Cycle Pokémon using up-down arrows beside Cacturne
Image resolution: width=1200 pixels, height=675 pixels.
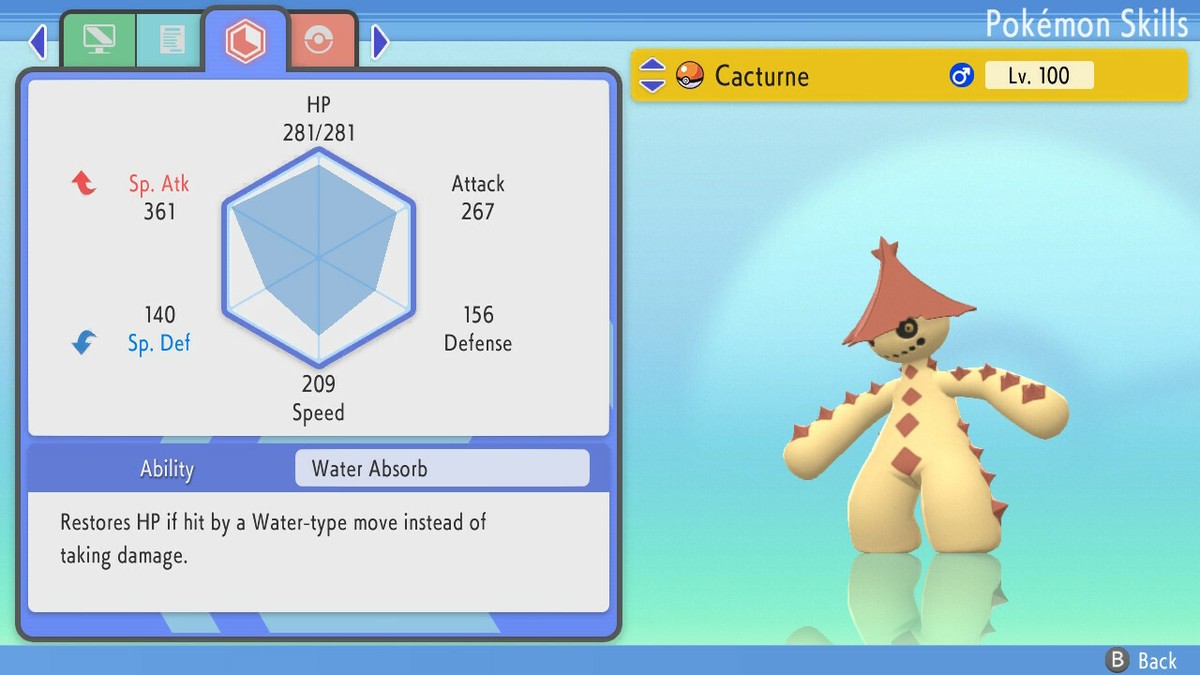[x=652, y=75]
